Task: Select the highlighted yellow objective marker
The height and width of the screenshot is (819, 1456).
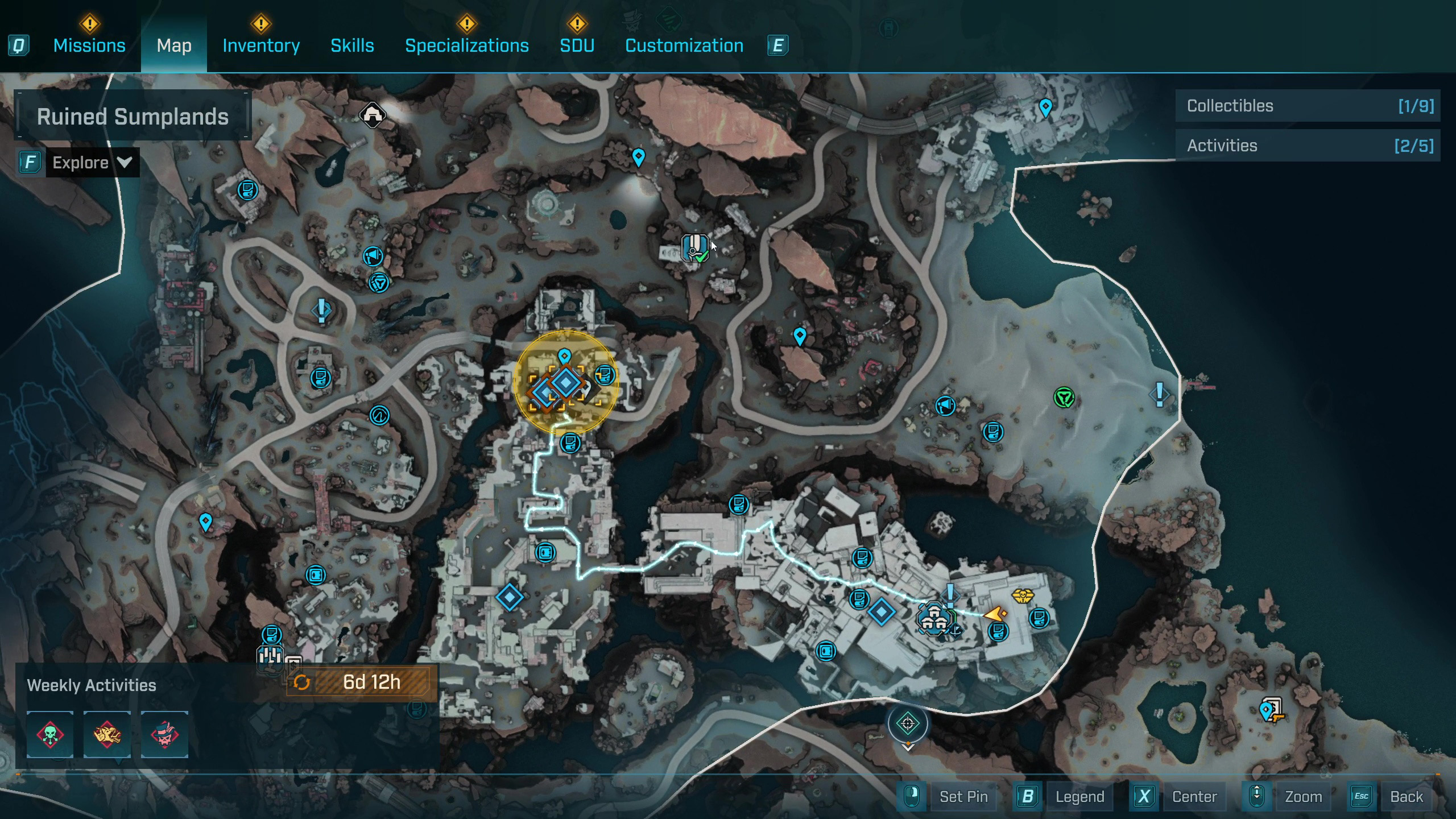Action: tap(565, 383)
